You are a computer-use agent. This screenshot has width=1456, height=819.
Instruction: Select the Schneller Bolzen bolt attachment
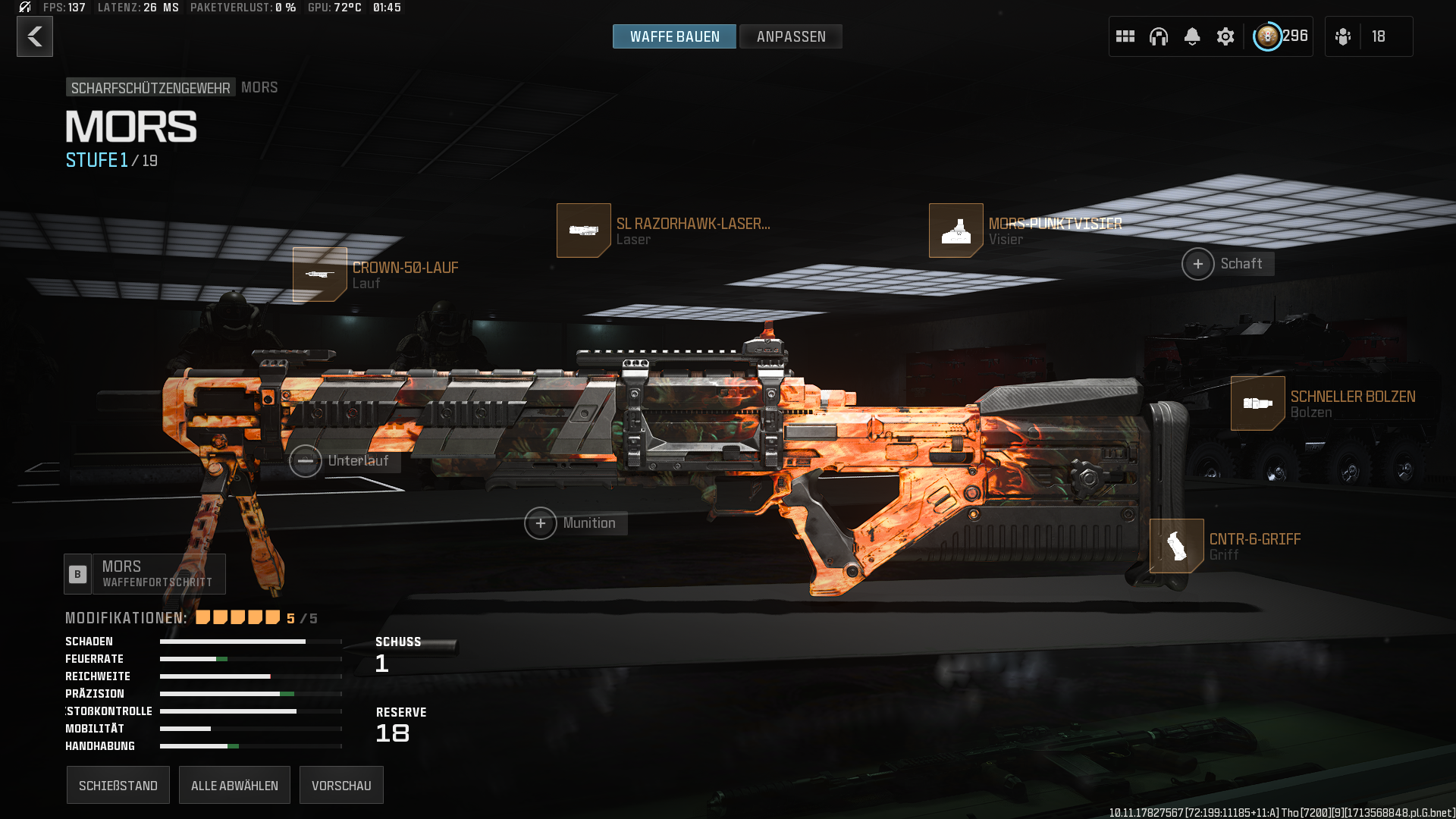(1258, 403)
